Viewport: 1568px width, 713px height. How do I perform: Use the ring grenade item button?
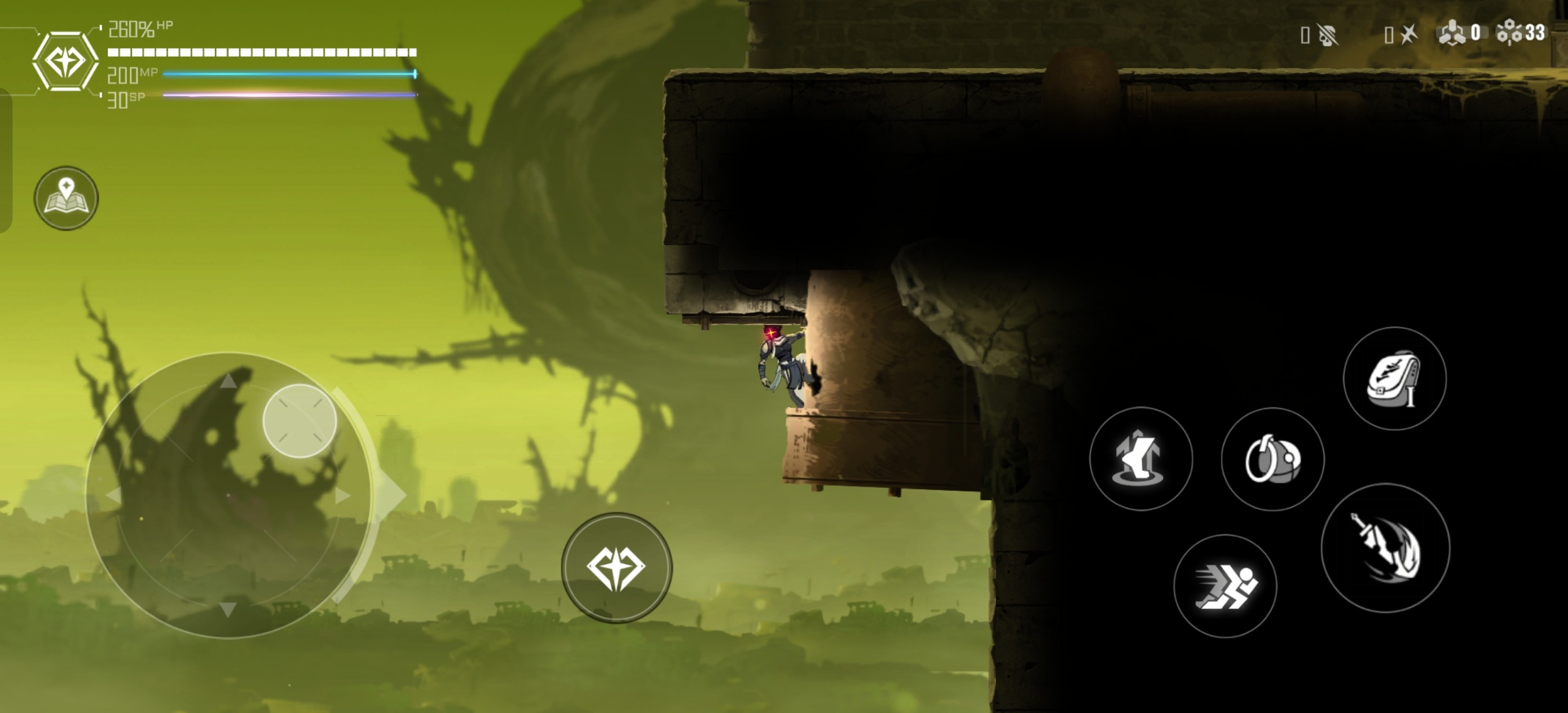1272,459
